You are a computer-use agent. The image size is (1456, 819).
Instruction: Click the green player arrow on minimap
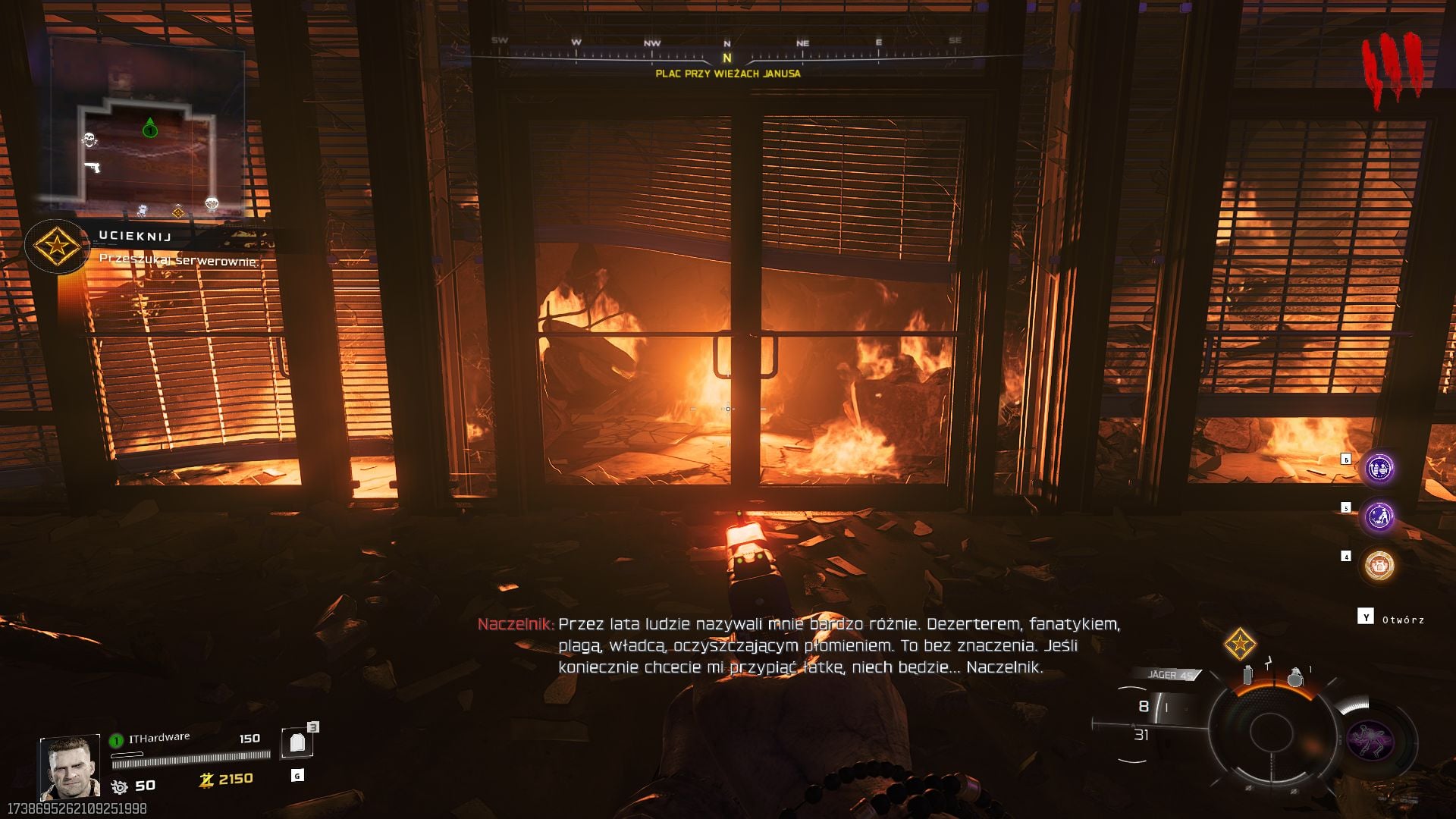150,128
